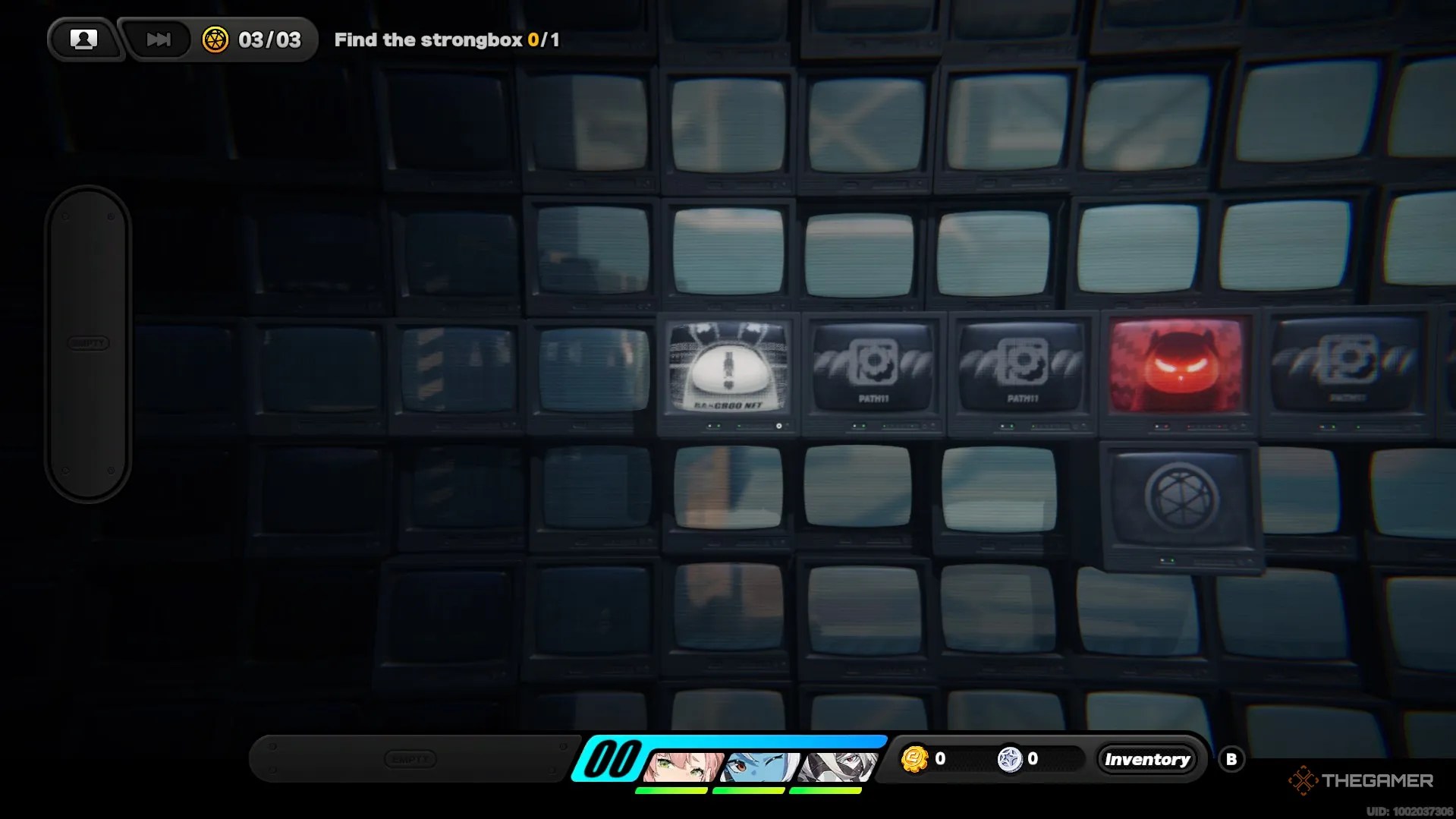Select the left PATH11 gear-logo TV
Viewport: 1456px width, 819px height.
(873, 367)
